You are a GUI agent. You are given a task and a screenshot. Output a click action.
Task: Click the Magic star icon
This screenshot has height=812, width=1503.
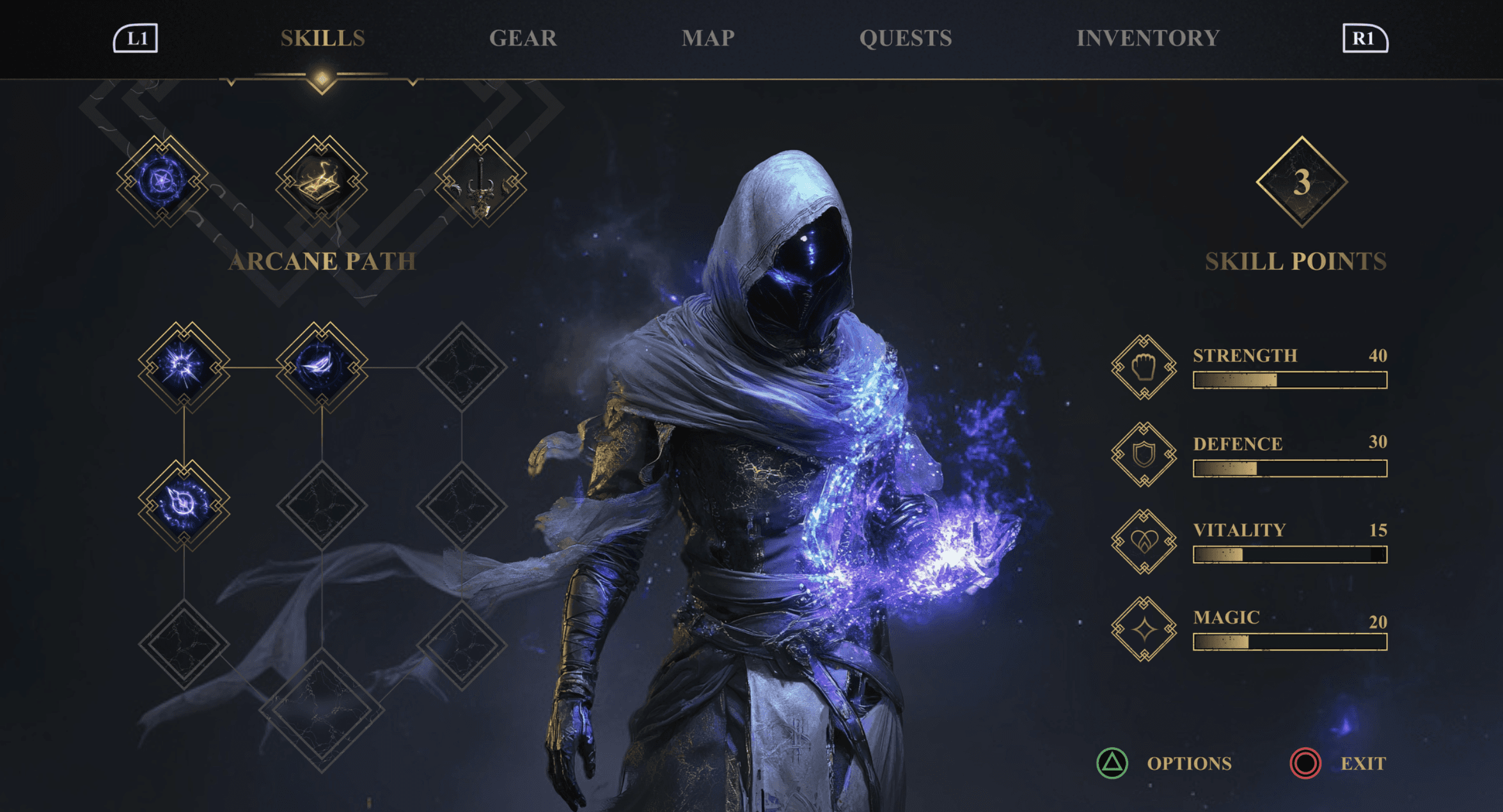(1144, 629)
